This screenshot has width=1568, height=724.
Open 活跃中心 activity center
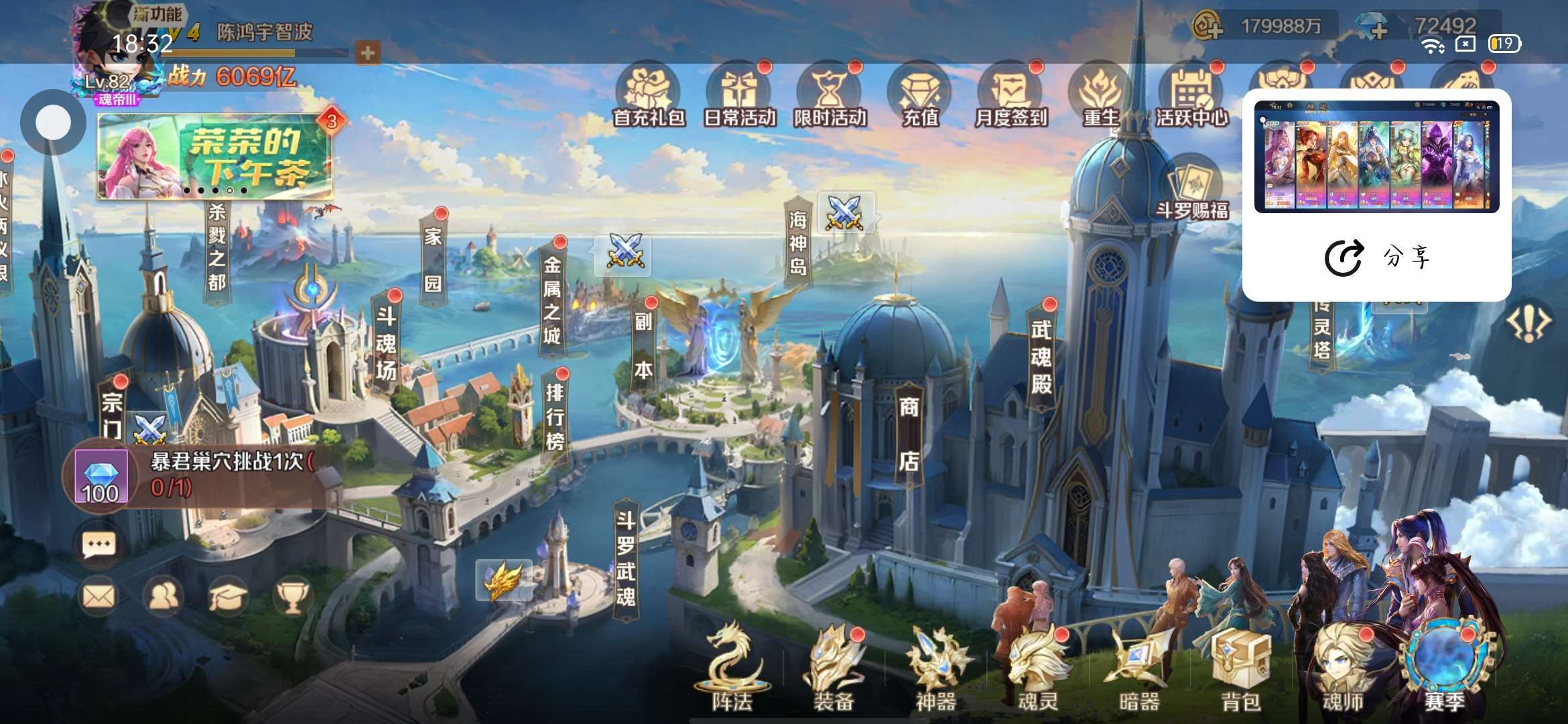[1191, 97]
